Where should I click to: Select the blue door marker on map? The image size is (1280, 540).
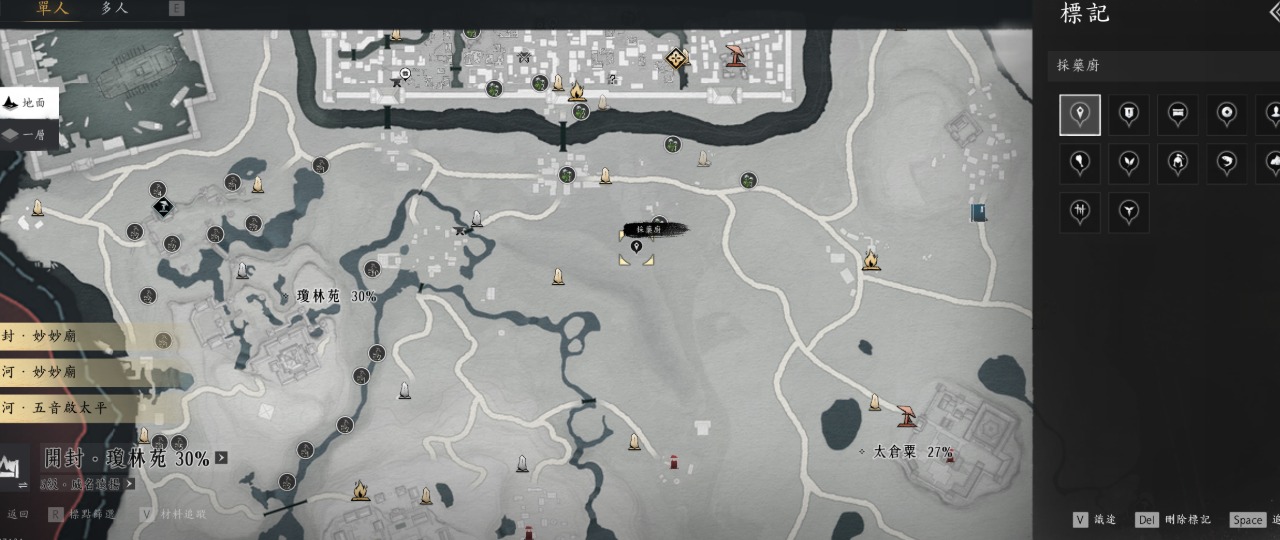[978, 212]
